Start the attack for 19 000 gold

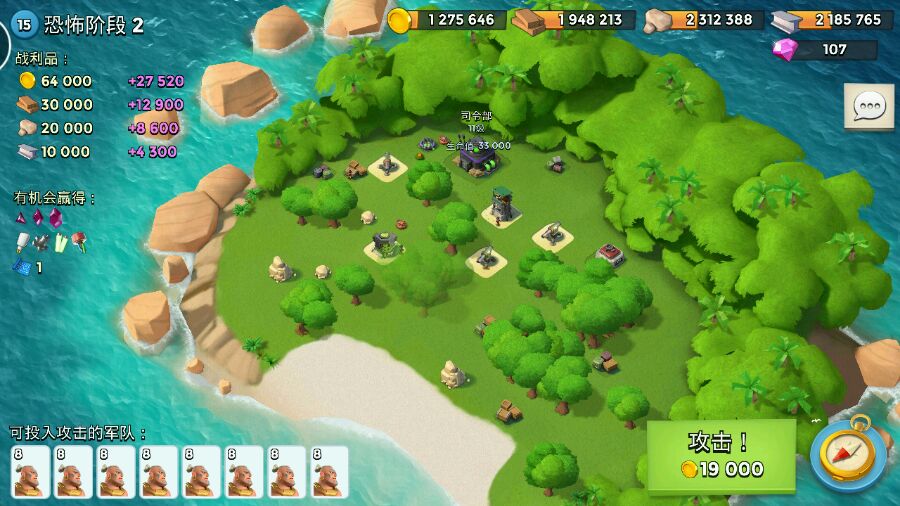coord(721,455)
